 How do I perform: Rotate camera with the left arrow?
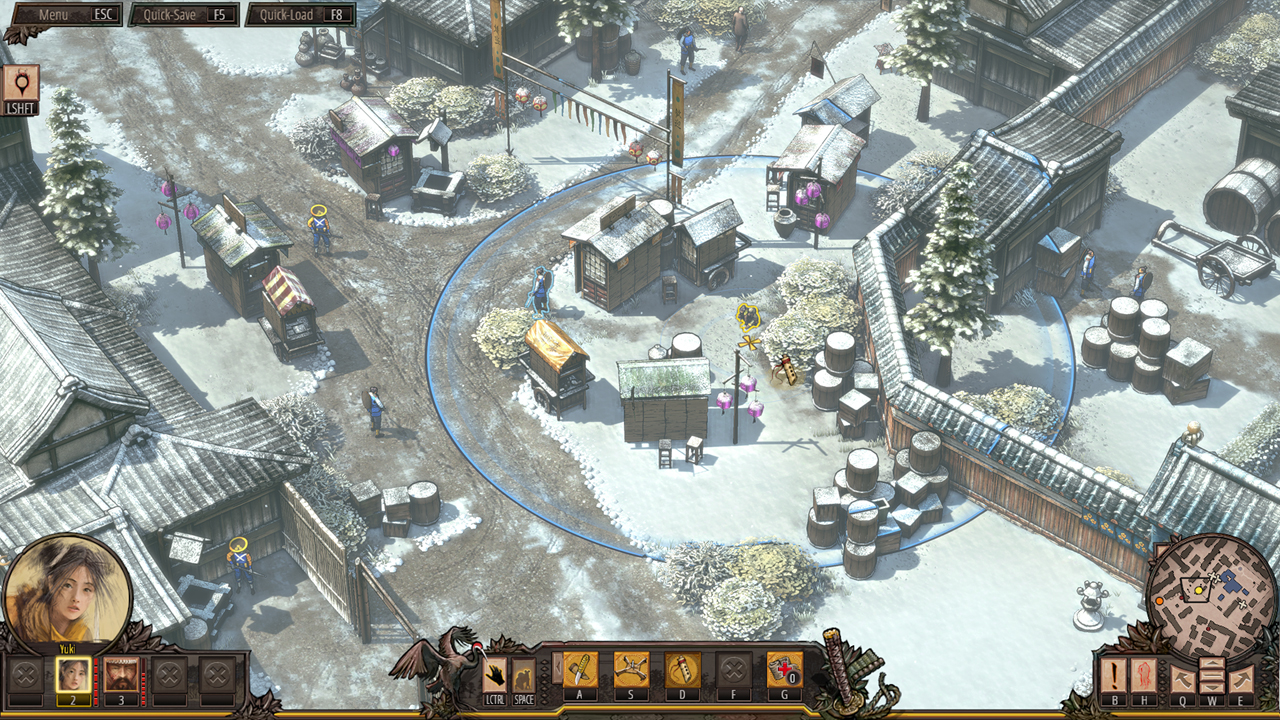coord(1181,677)
